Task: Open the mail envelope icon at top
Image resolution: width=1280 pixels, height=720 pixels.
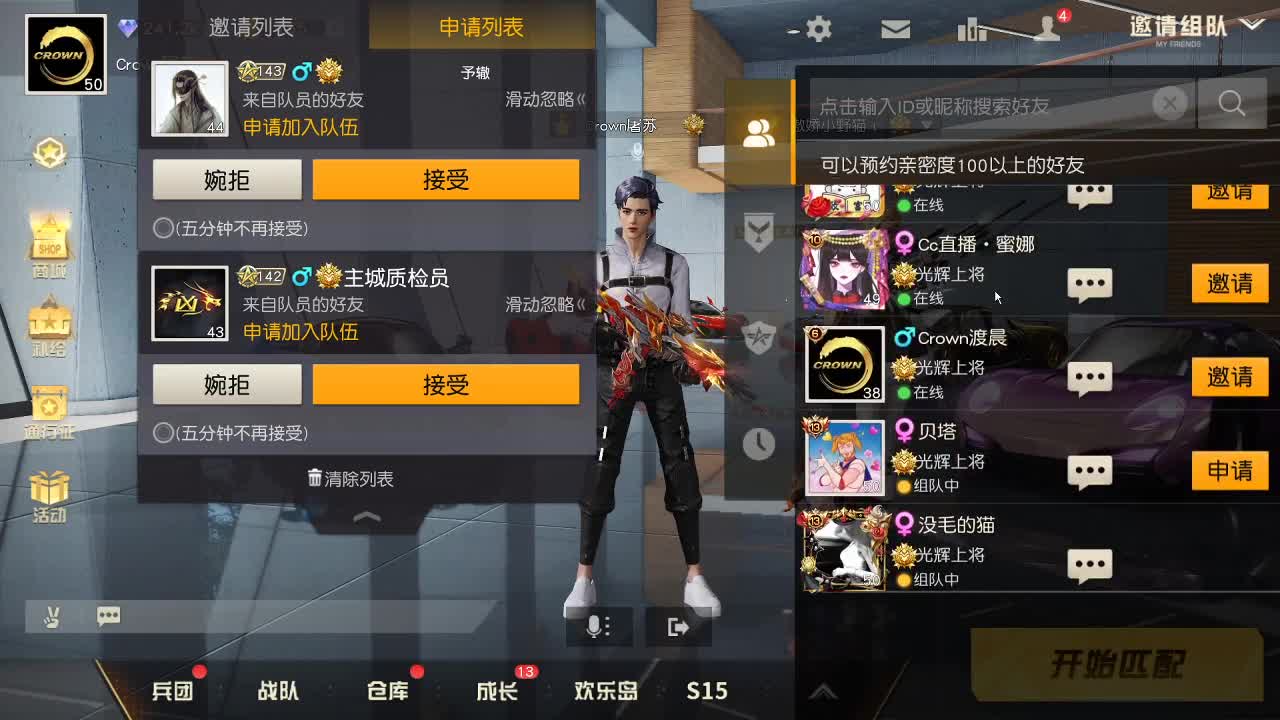Action: pos(895,29)
